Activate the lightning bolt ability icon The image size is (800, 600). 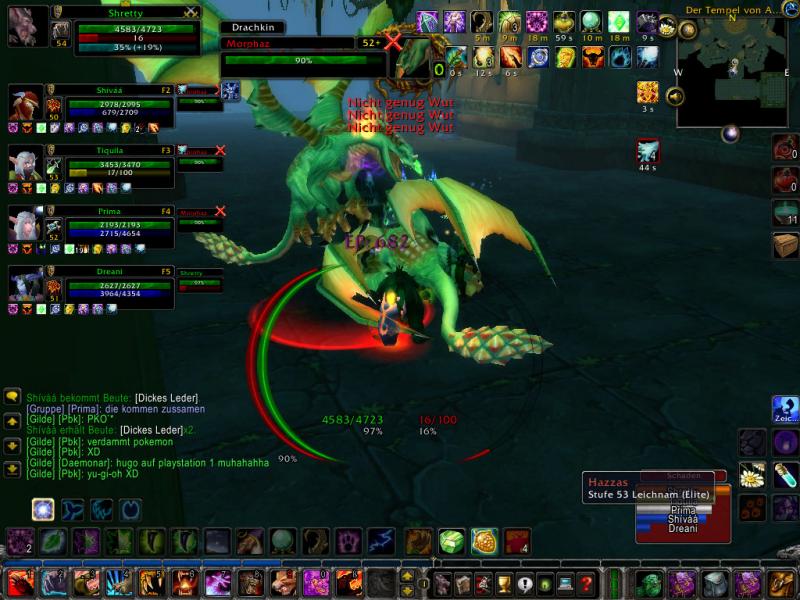pos(381,542)
